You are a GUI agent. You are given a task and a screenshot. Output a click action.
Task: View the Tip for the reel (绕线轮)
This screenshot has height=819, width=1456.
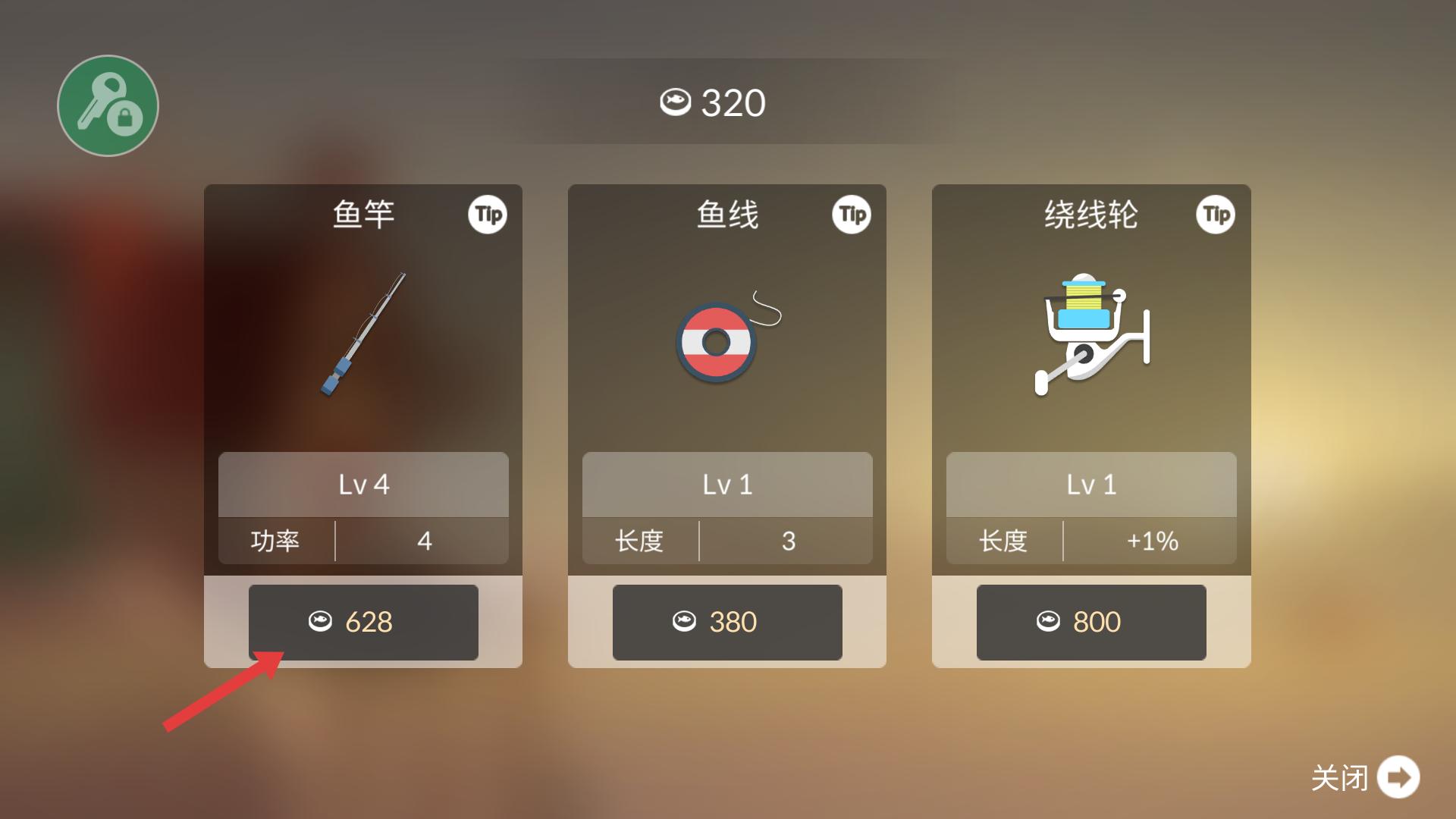(1216, 215)
